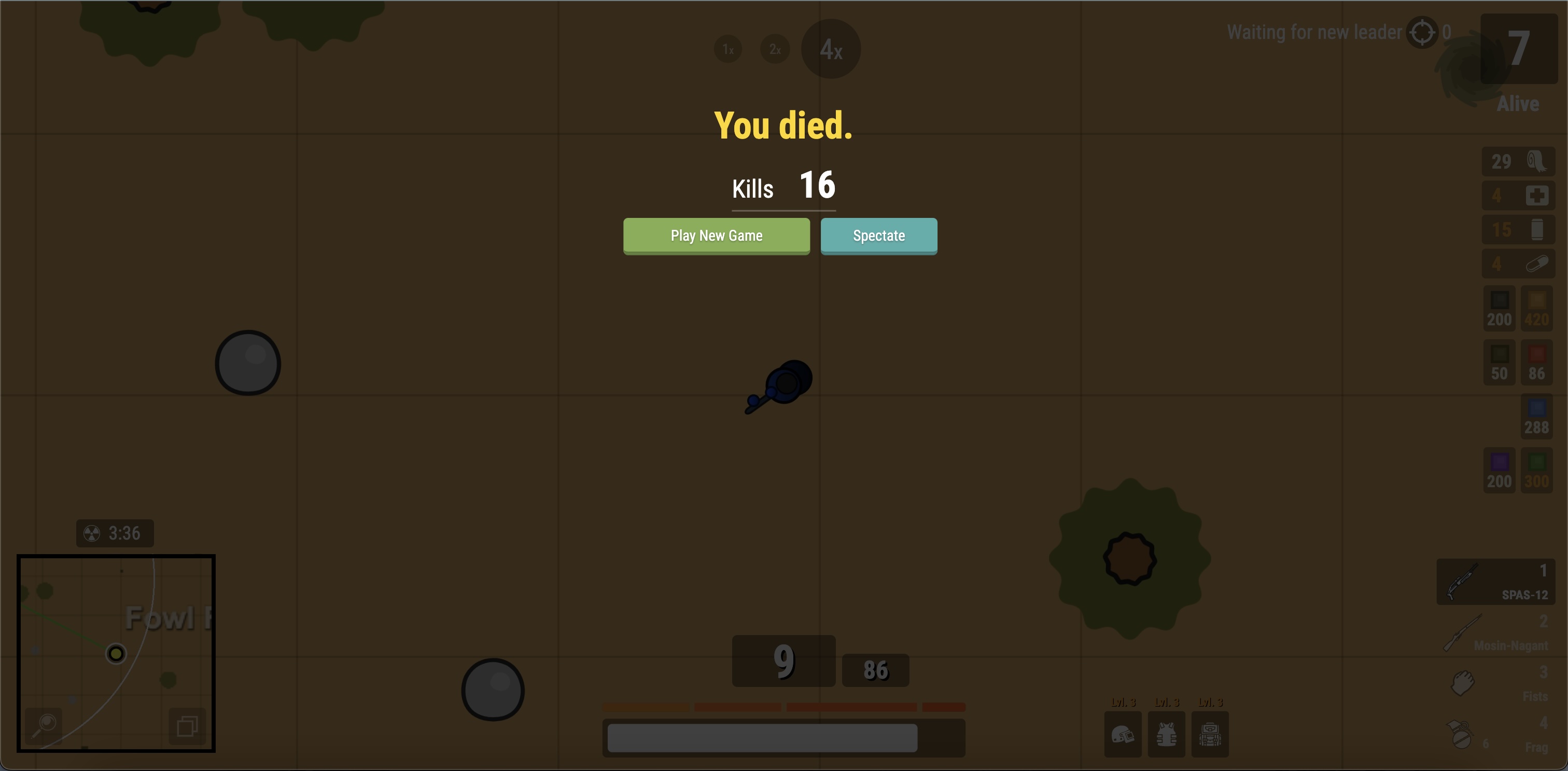The width and height of the screenshot is (1568, 771).
Task: Expand the minimap with the layers icon
Action: pyautogui.click(x=188, y=725)
